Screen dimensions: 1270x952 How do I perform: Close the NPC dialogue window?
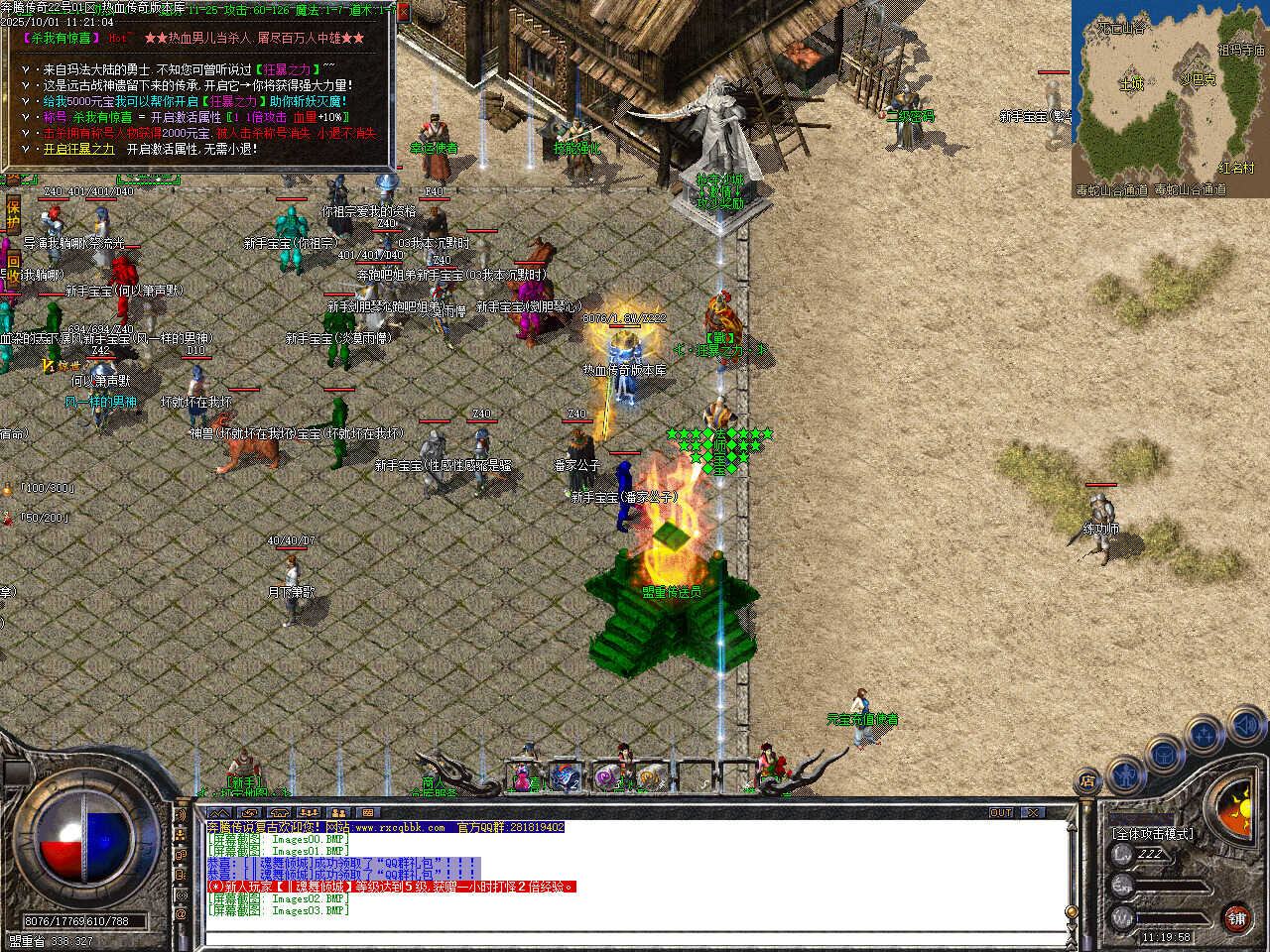click(403, 12)
